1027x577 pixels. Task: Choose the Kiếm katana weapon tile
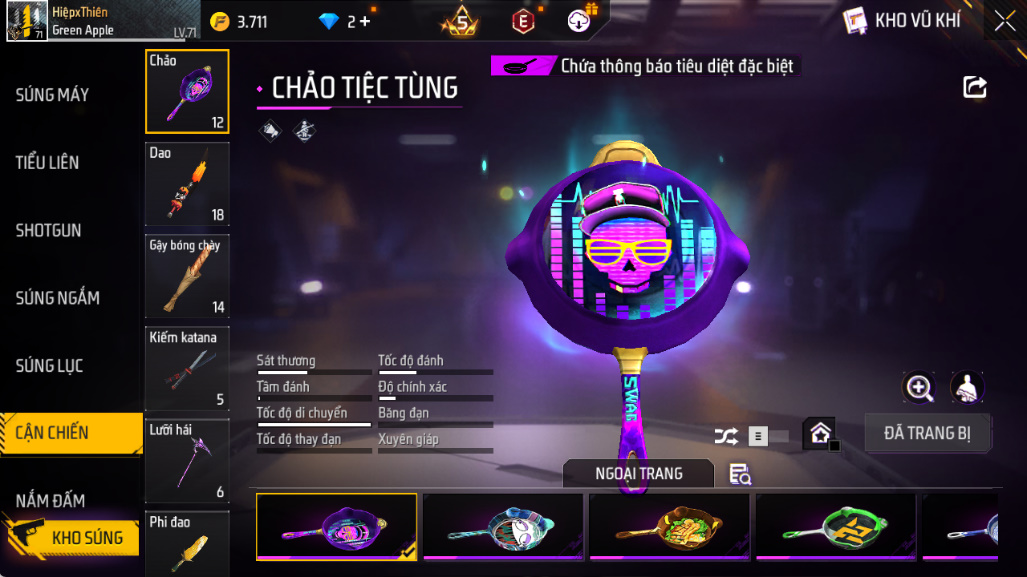pyautogui.click(x=187, y=368)
